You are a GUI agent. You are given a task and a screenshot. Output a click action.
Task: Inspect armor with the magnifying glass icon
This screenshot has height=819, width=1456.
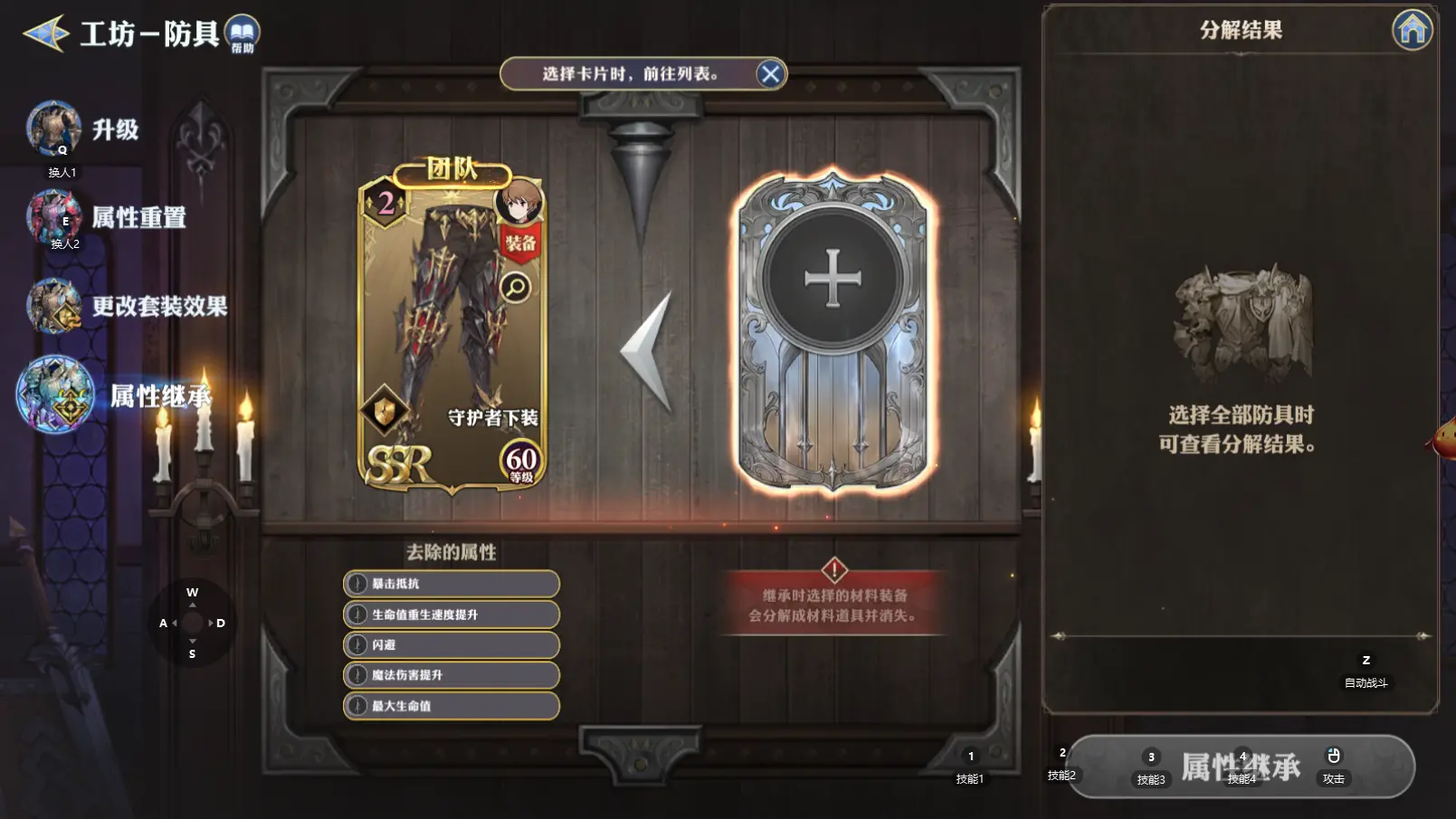515,288
